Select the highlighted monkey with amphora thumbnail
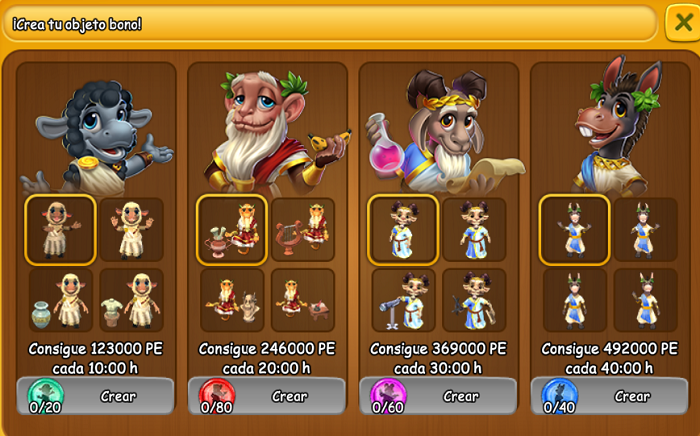Image resolution: width=700 pixels, height=436 pixels. [232, 229]
